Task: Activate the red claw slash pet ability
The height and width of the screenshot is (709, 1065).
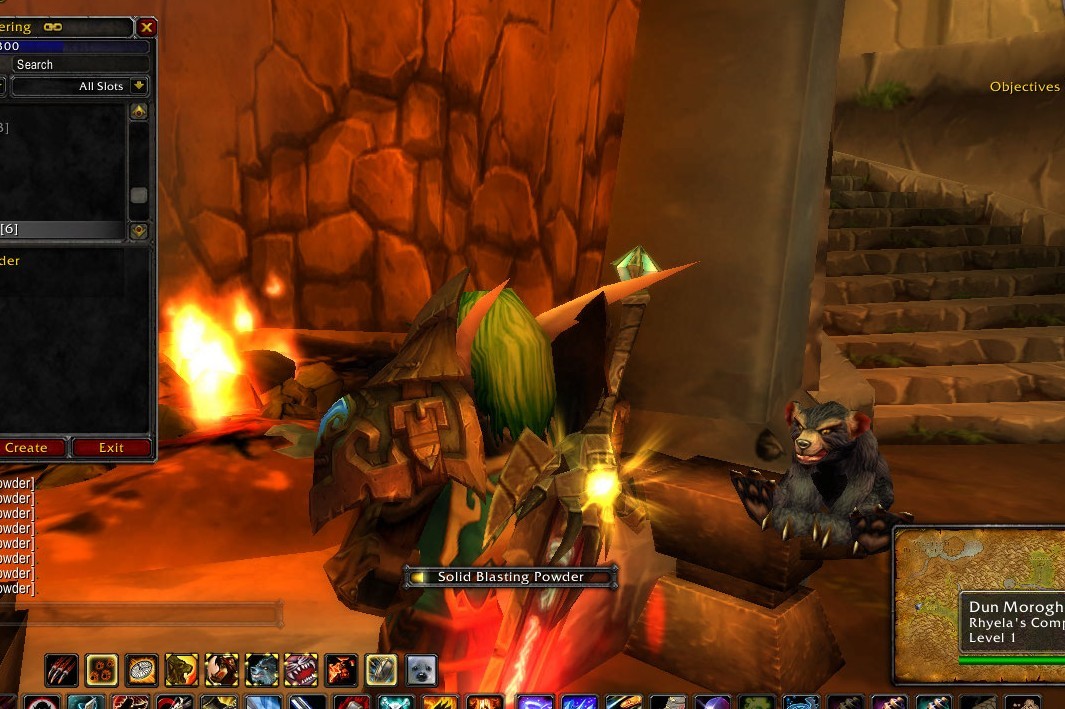Action: (x=60, y=669)
